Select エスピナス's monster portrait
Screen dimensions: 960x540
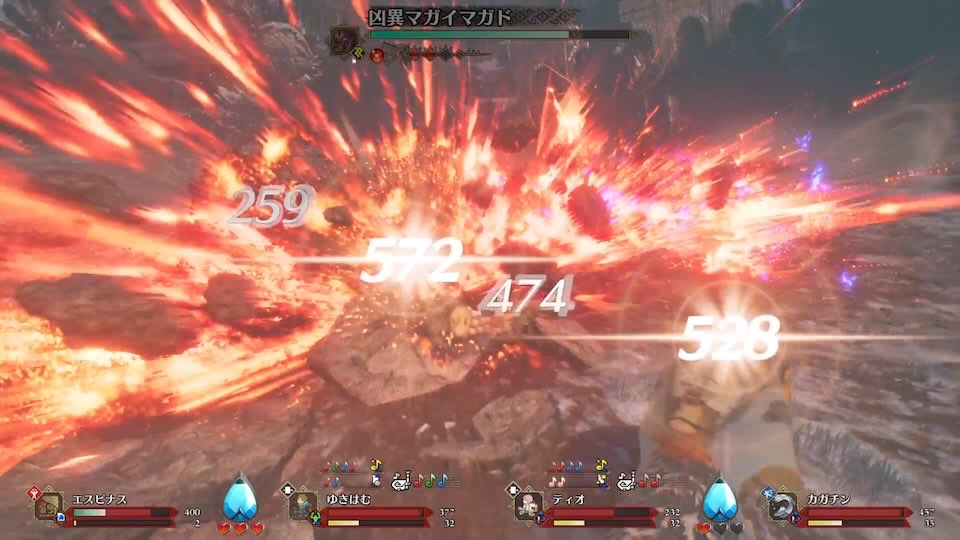(x=48, y=506)
